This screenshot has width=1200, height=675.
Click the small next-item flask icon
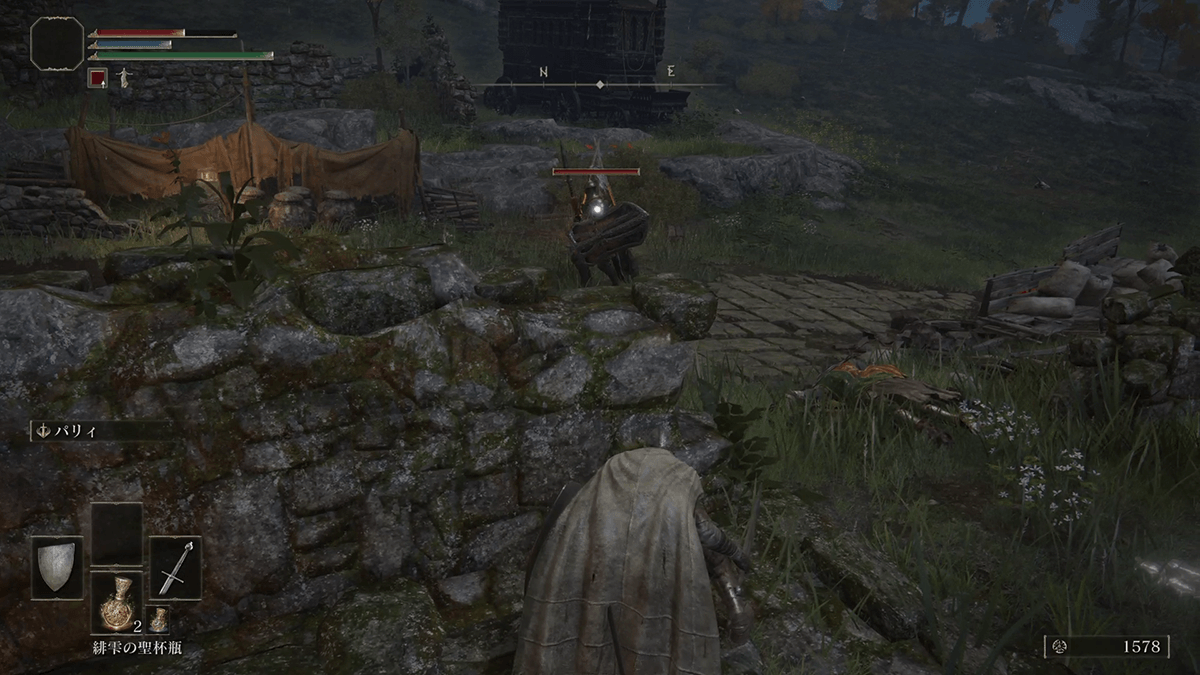point(158,618)
